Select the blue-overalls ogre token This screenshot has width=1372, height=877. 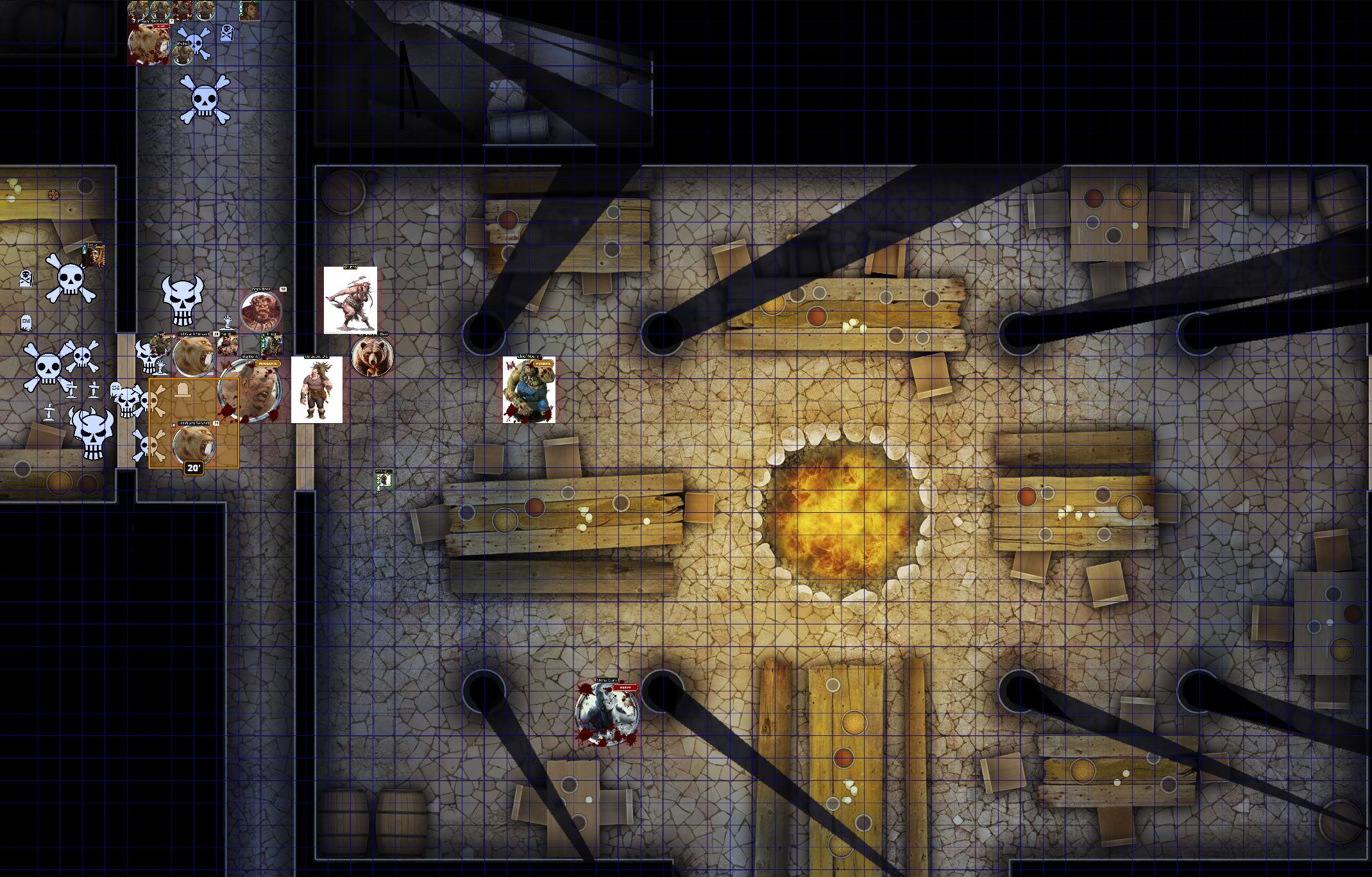point(529,390)
